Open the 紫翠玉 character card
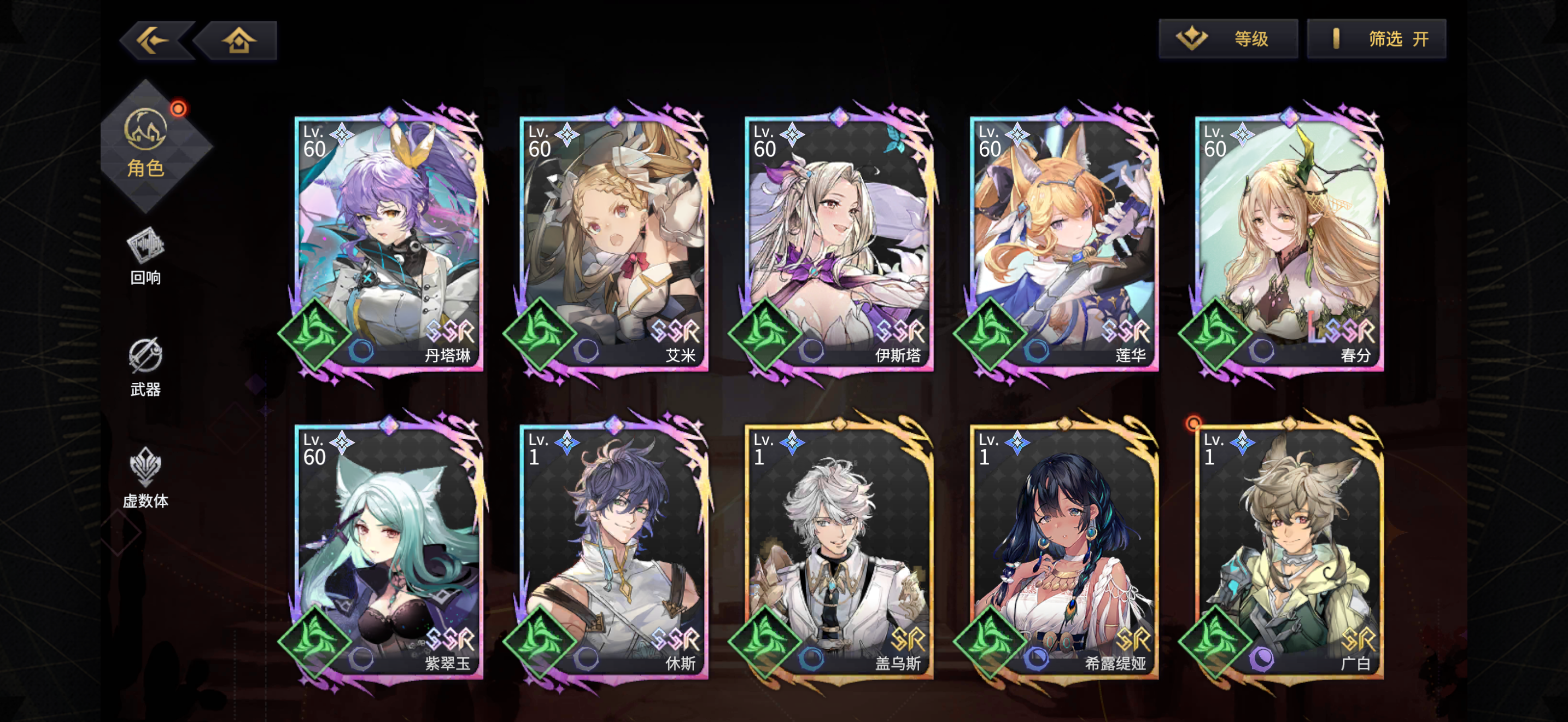The width and height of the screenshot is (1568, 722). pos(388,554)
